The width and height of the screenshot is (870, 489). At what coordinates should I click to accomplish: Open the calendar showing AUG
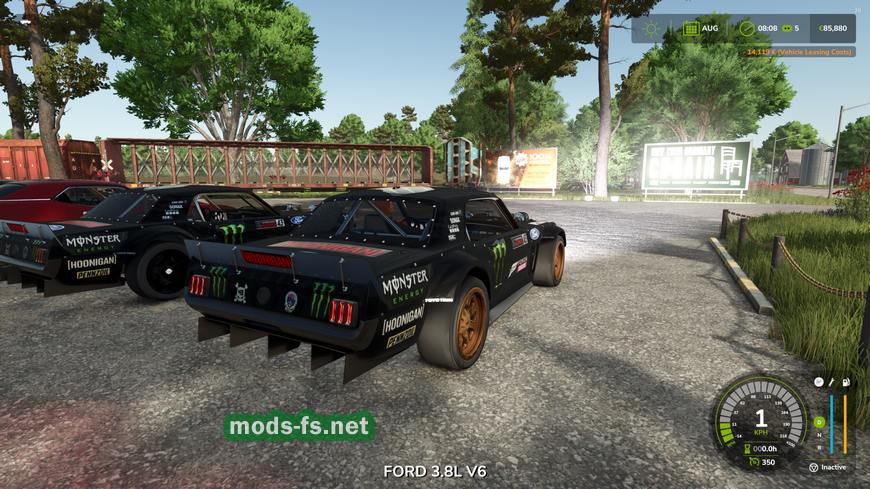(691, 29)
